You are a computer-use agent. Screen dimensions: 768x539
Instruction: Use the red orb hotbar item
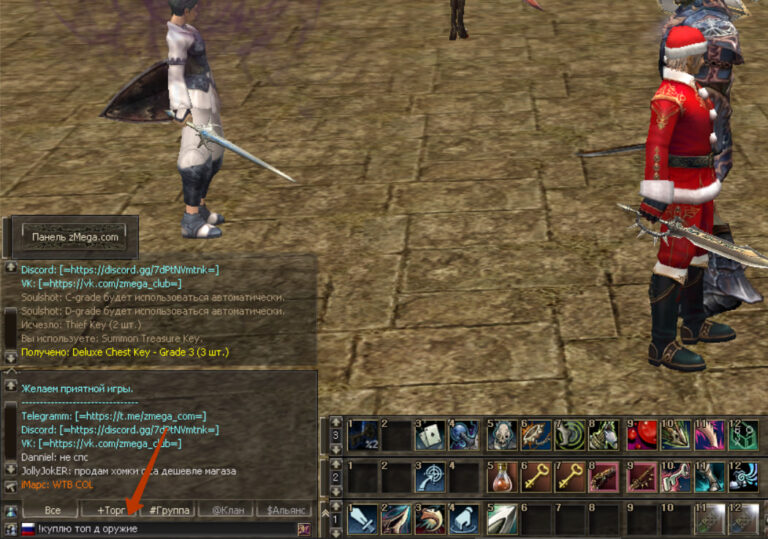[x=641, y=434]
